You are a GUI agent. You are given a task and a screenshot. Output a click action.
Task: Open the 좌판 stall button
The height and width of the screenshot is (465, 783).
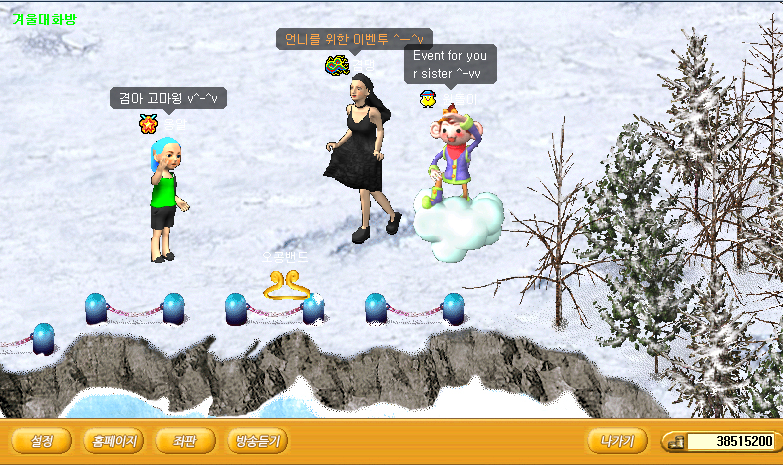coord(185,441)
